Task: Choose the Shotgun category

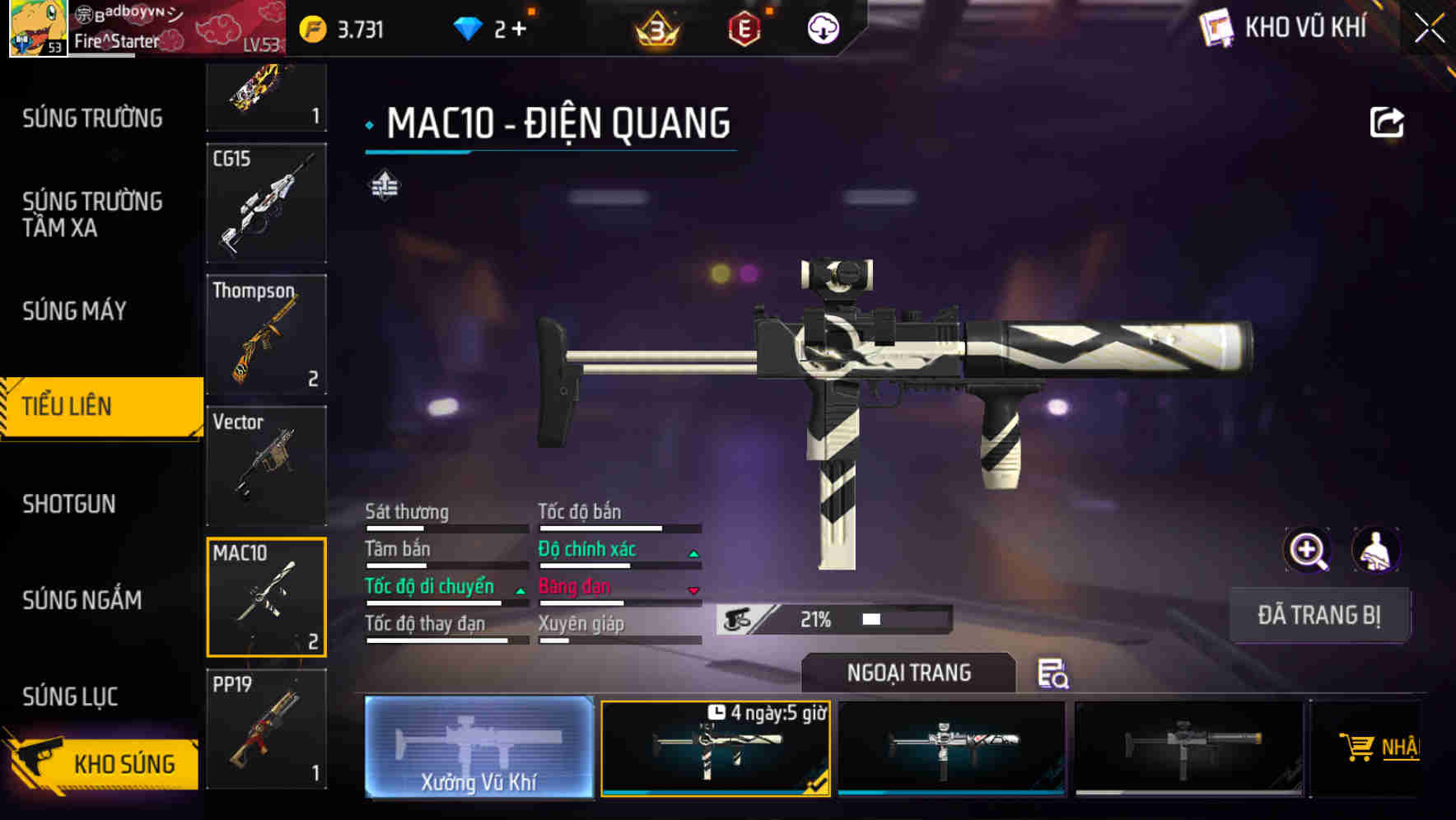Action: coord(69,504)
